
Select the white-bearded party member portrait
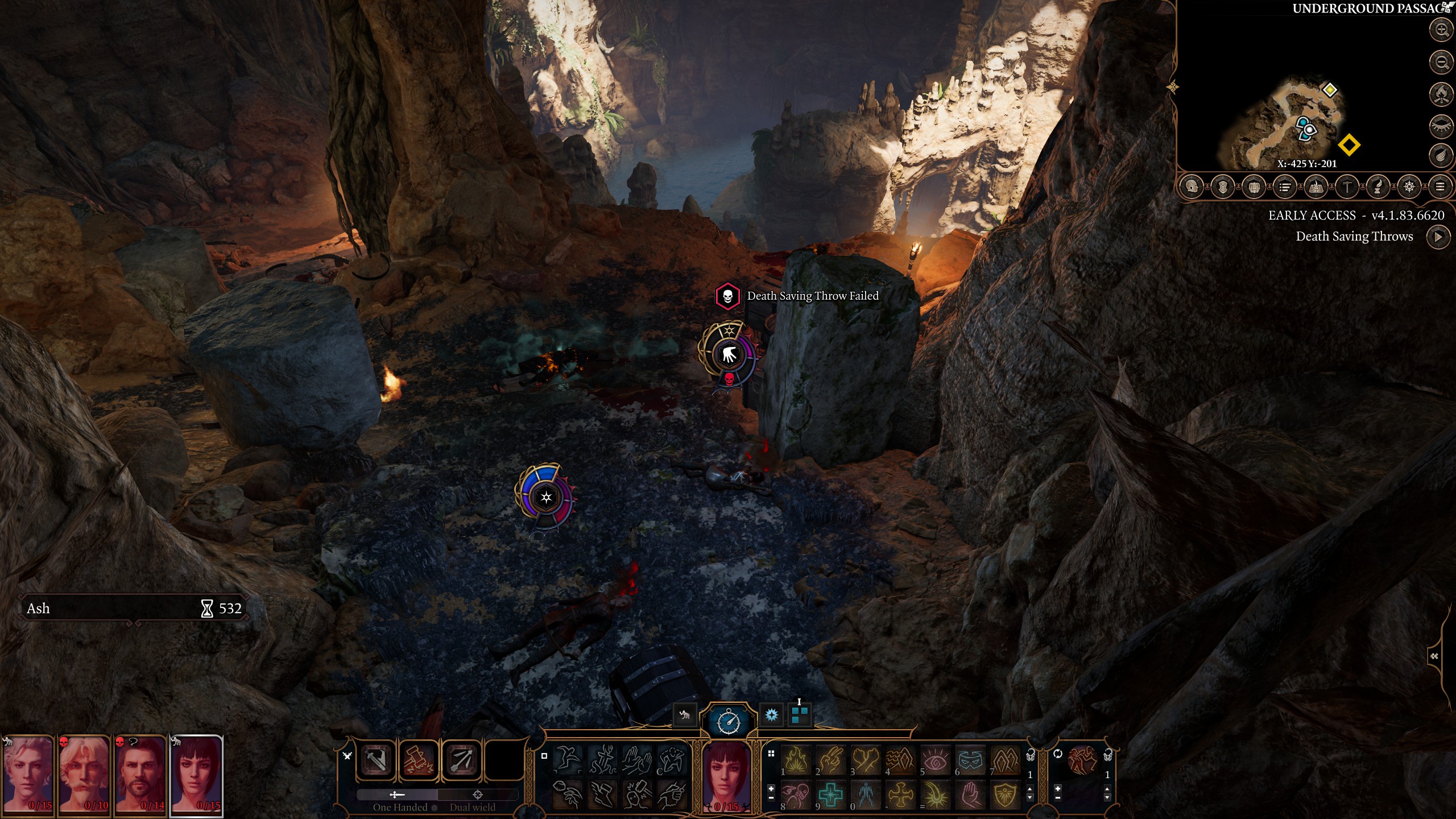pos(84,775)
